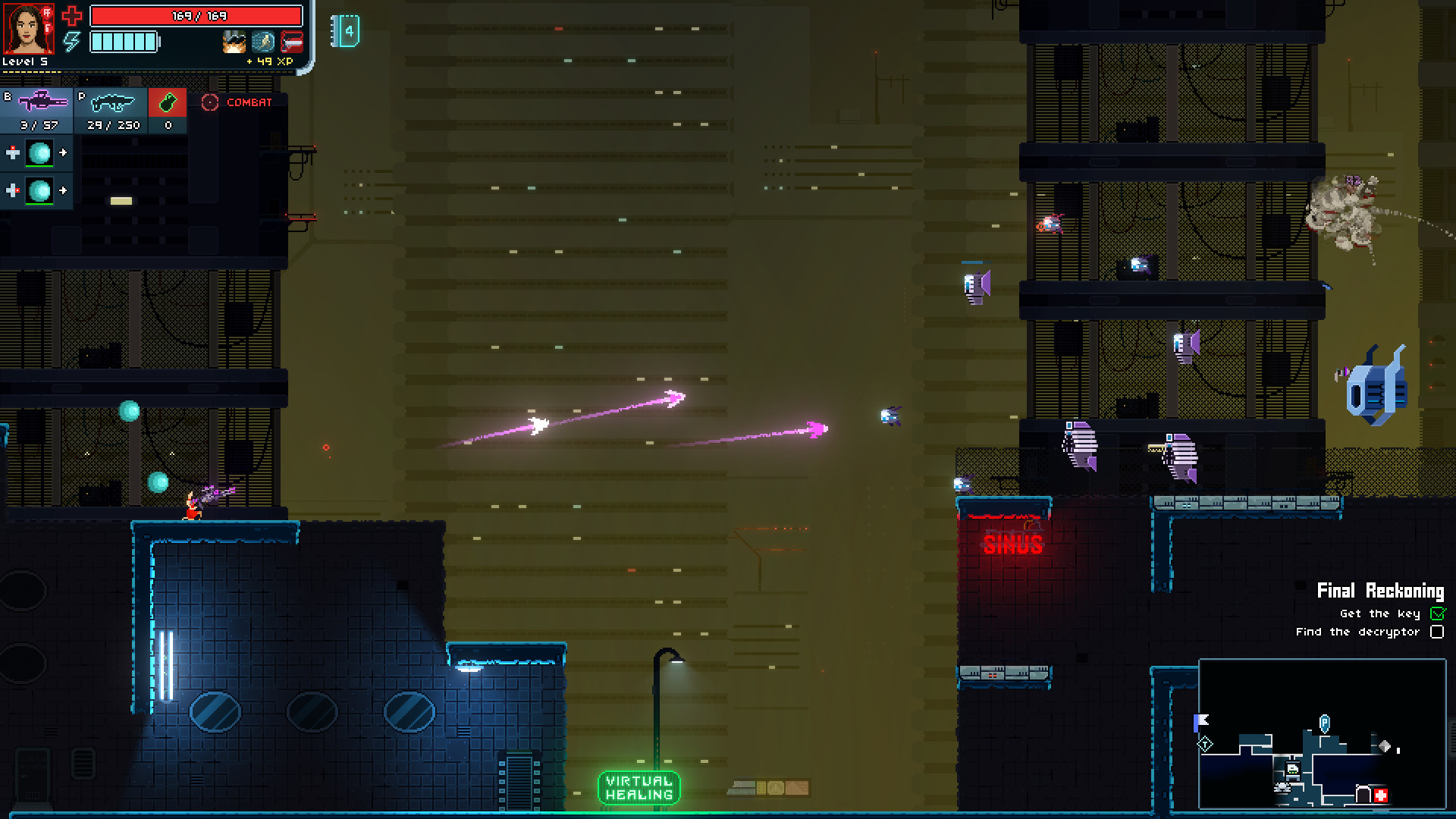Select the Level 5 character portrait

click(x=27, y=27)
